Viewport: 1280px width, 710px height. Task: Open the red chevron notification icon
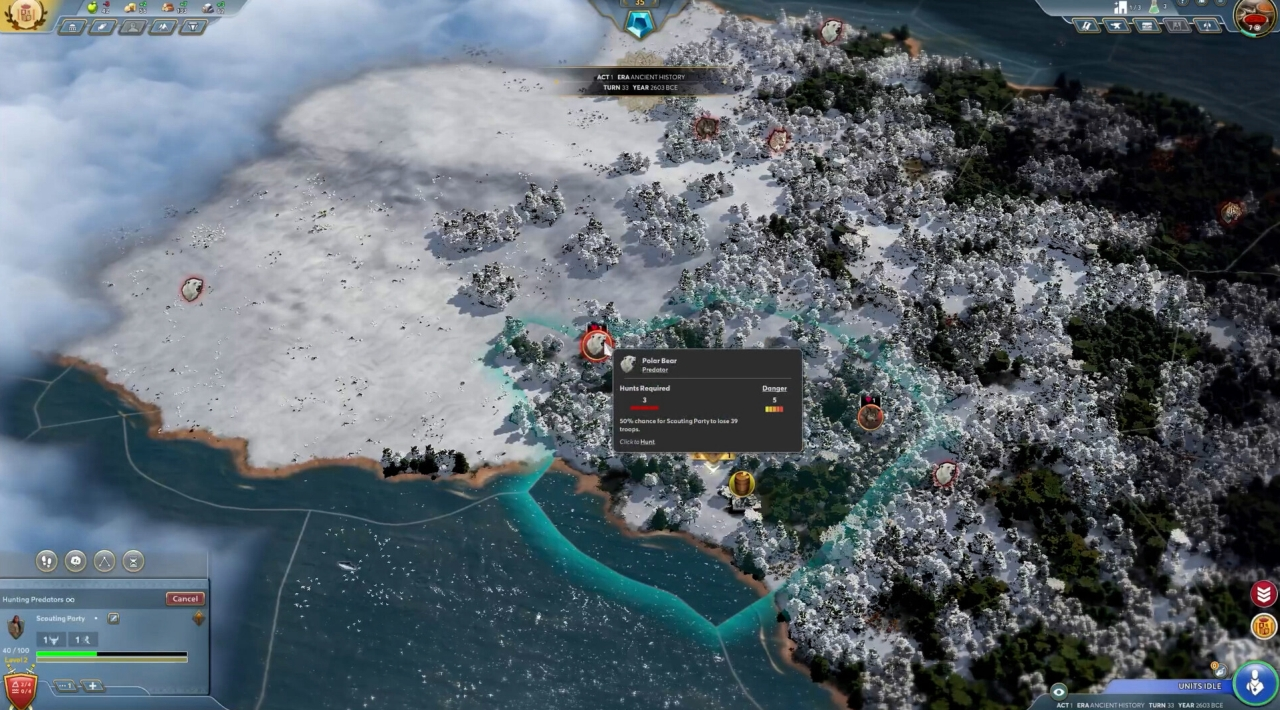tap(1264, 593)
